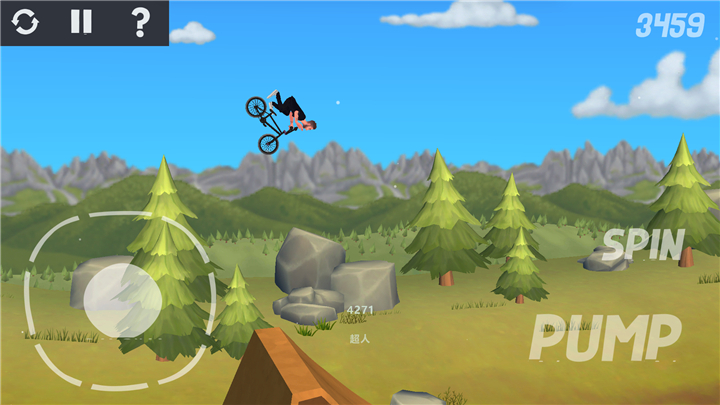This screenshot has width=720, height=405.
Task: Restart the run with the circular arrows icon
Action: (x=26, y=22)
